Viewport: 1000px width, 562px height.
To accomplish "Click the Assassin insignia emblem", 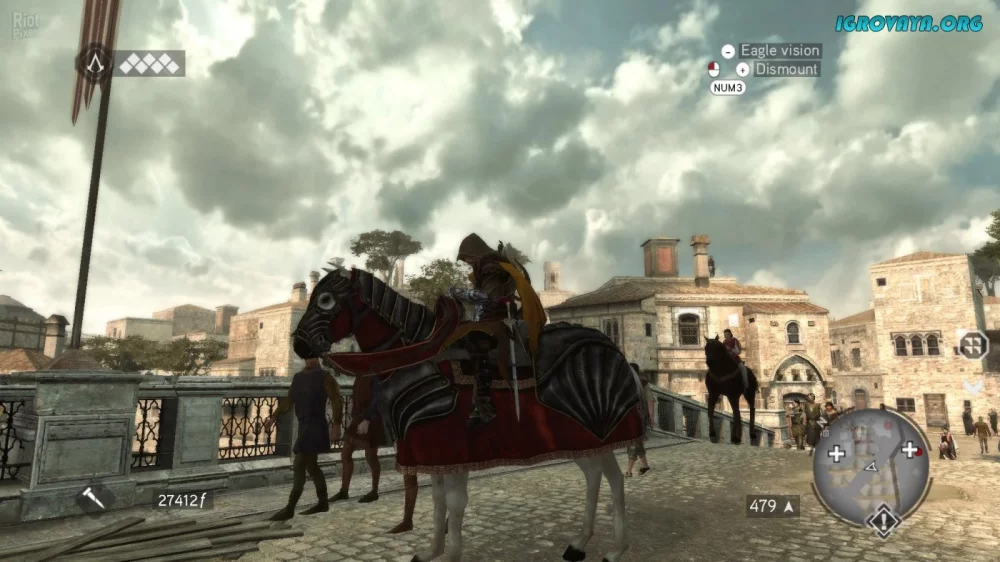I will 96,64.
